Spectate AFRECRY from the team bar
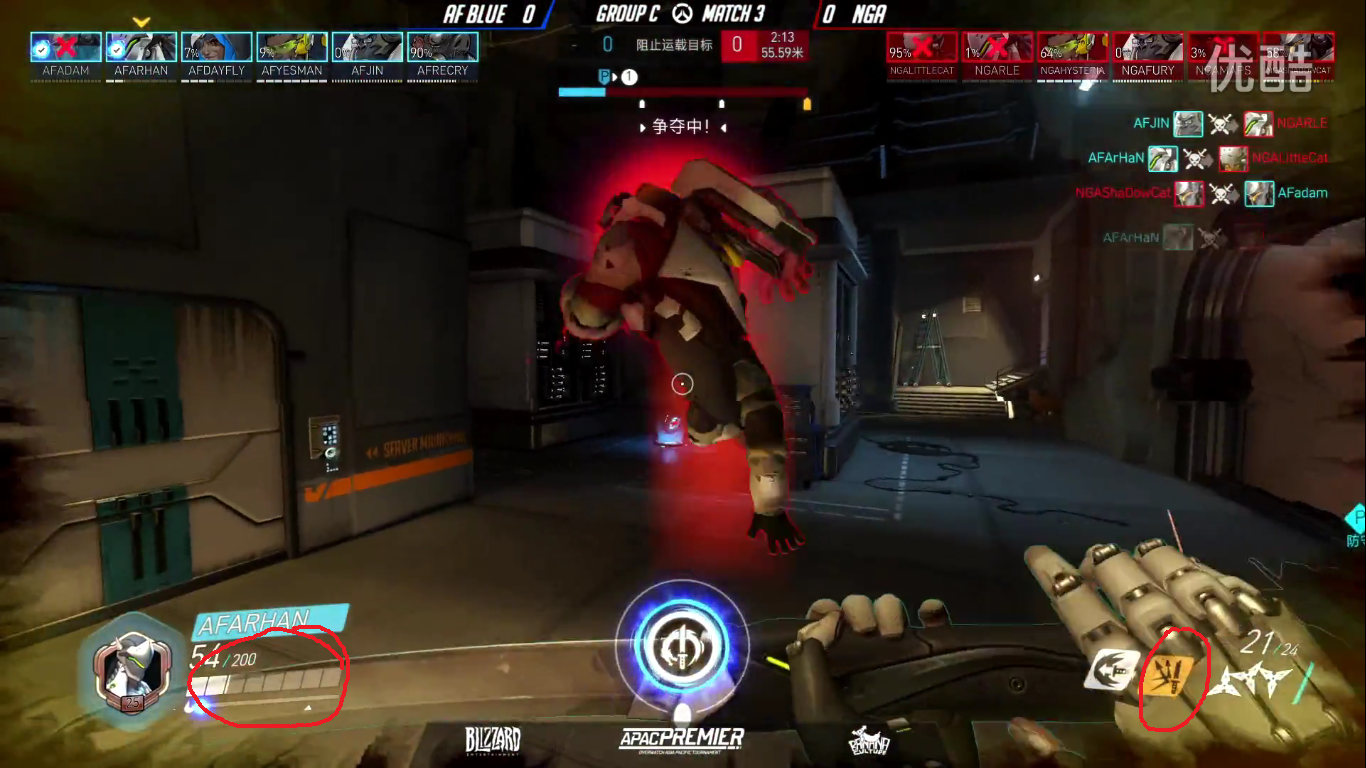This screenshot has width=1366, height=768. [x=442, y=47]
